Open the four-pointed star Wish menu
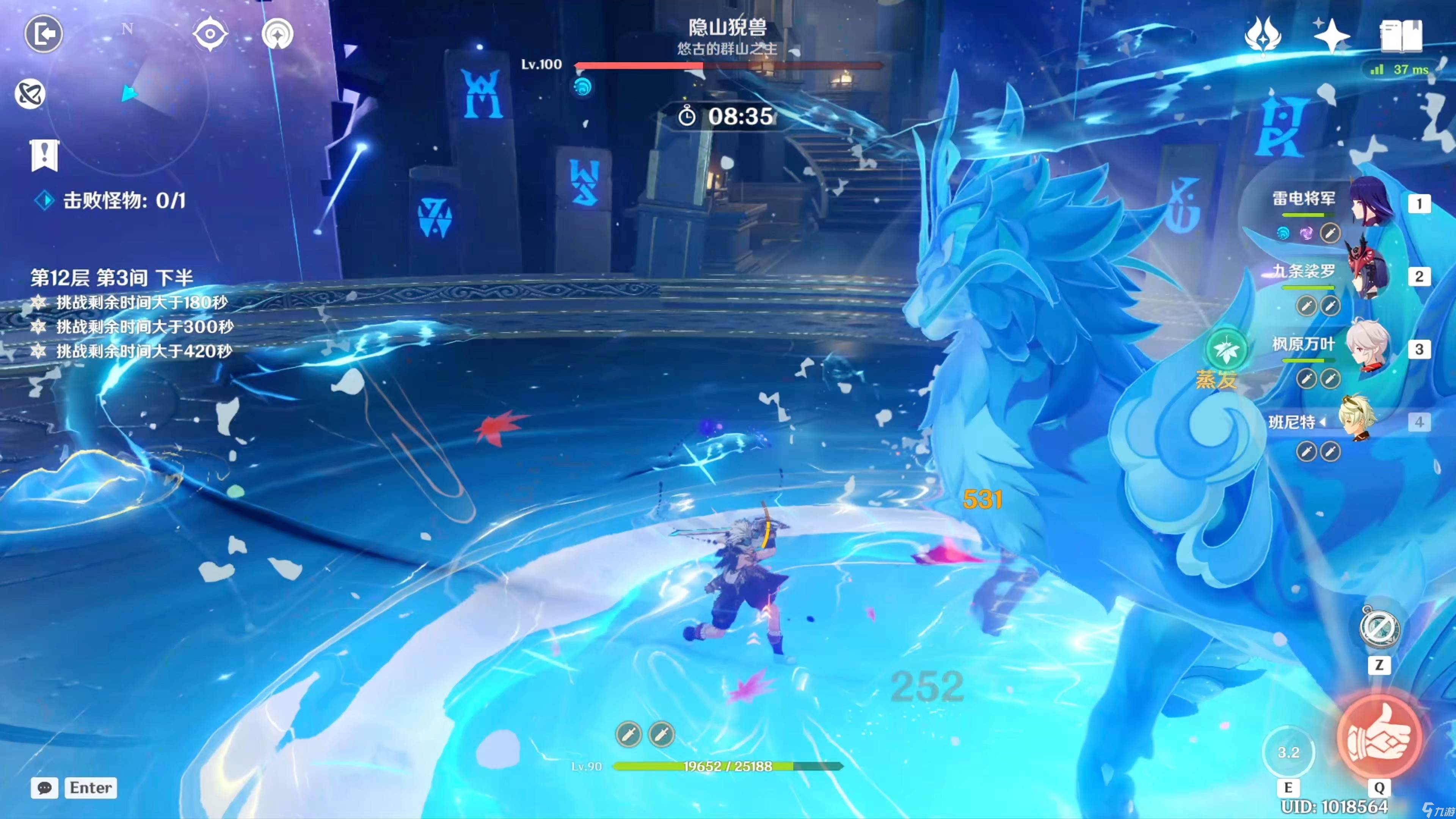Image resolution: width=1456 pixels, height=819 pixels. click(x=1331, y=36)
